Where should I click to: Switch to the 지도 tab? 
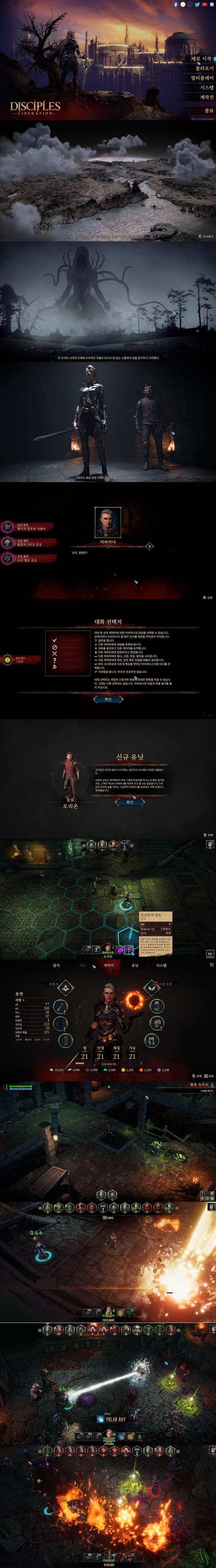click(83, 965)
